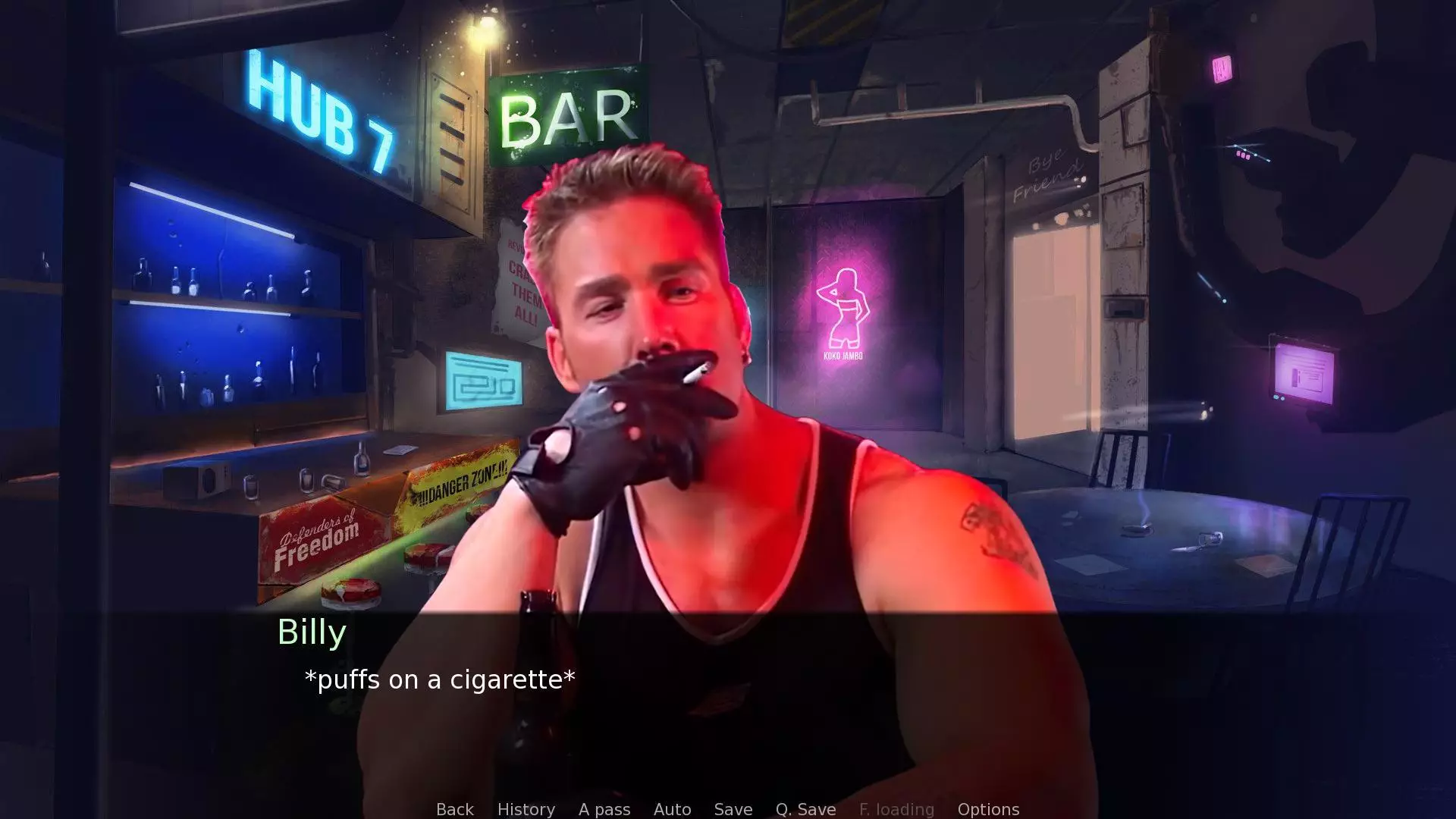This screenshot has width=1456, height=819.
Task: Click Back to rewind dialogue
Action: pyautogui.click(x=453, y=809)
